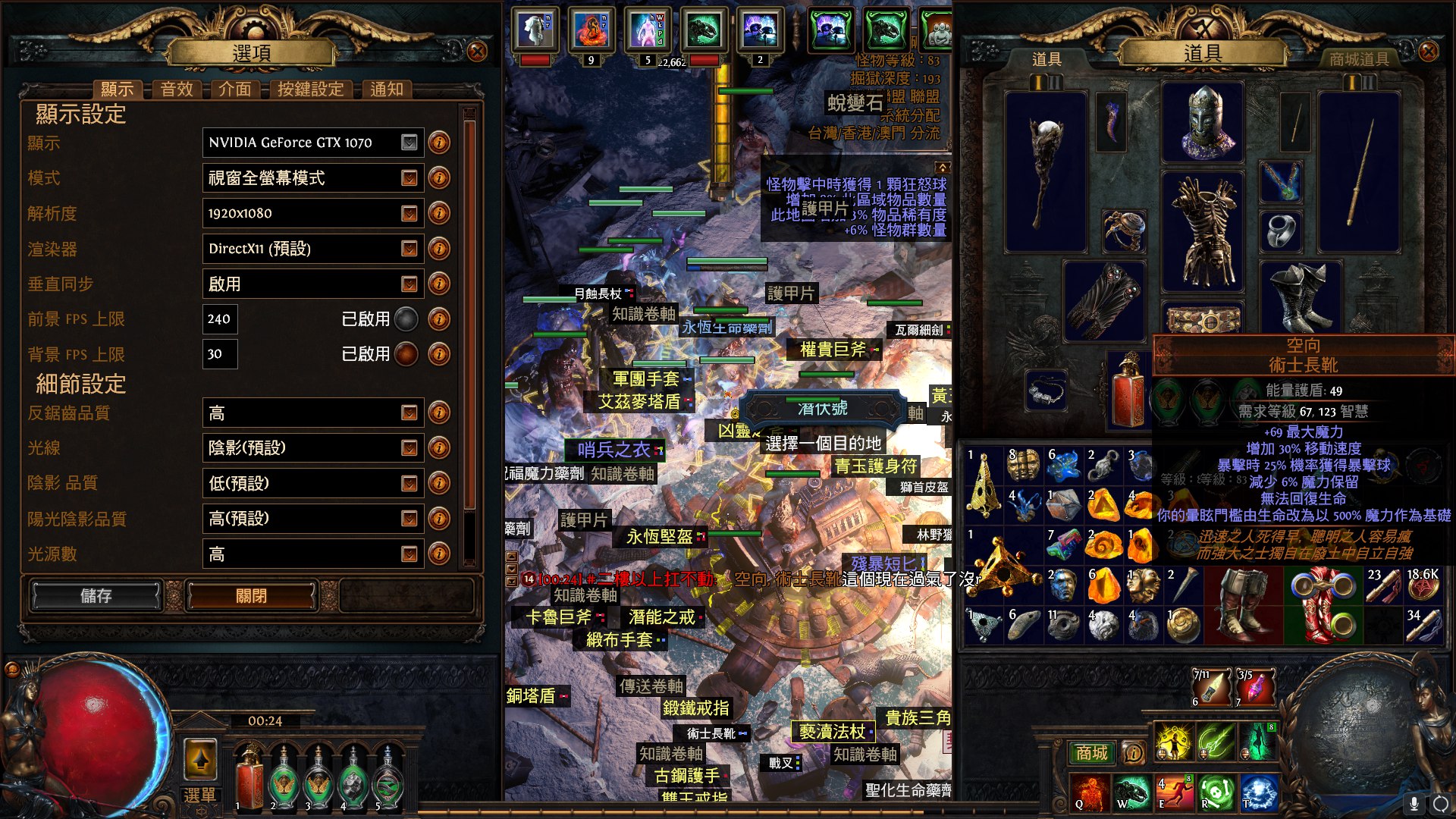Switch to the 音效 settings tab
The image size is (1456, 819).
point(177,89)
